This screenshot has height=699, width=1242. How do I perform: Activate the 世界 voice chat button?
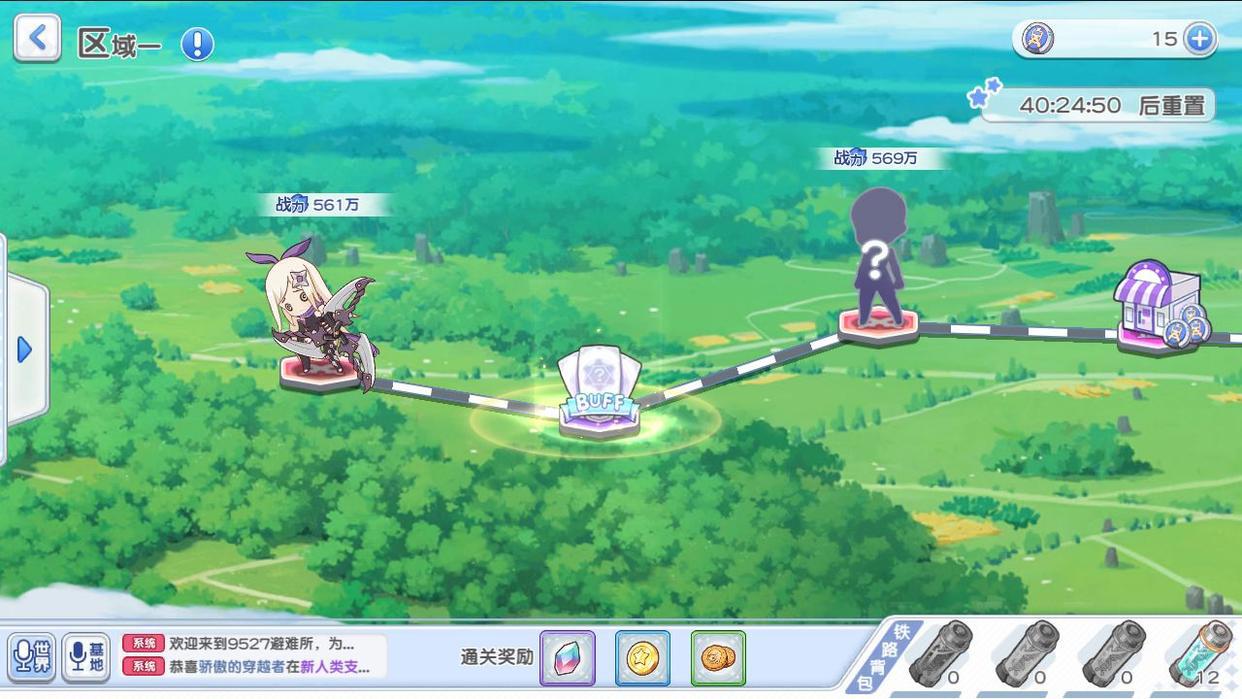(31, 656)
